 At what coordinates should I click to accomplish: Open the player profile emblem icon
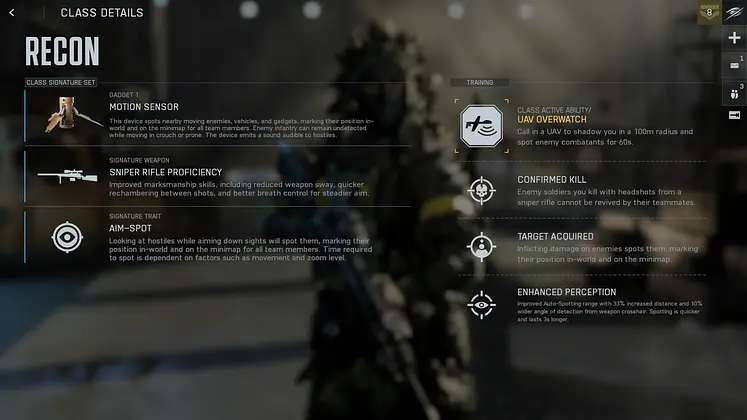pyautogui.click(x=735, y=13)
